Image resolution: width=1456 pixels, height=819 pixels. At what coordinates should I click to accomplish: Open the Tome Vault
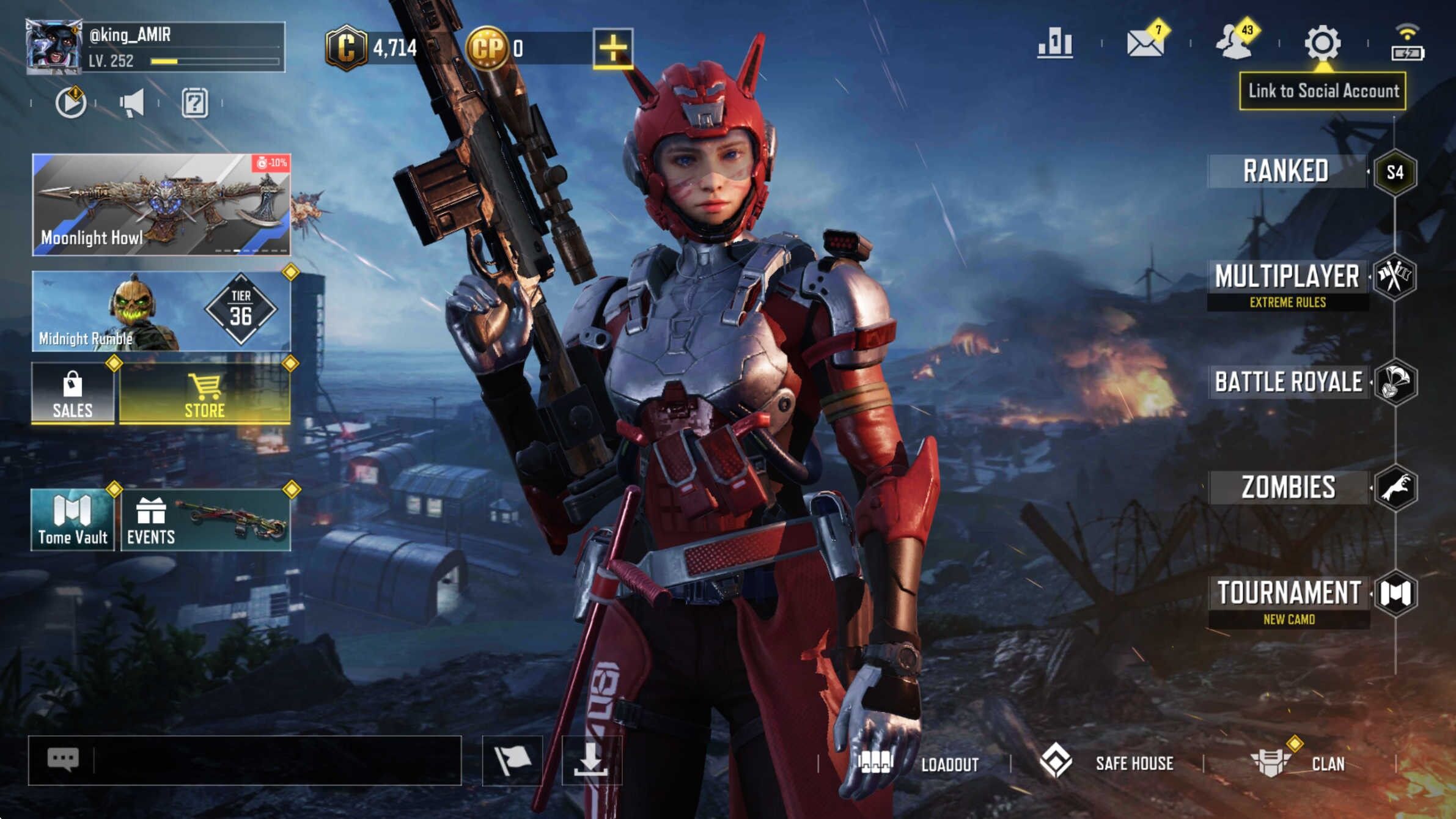click(x=73, y=520)
